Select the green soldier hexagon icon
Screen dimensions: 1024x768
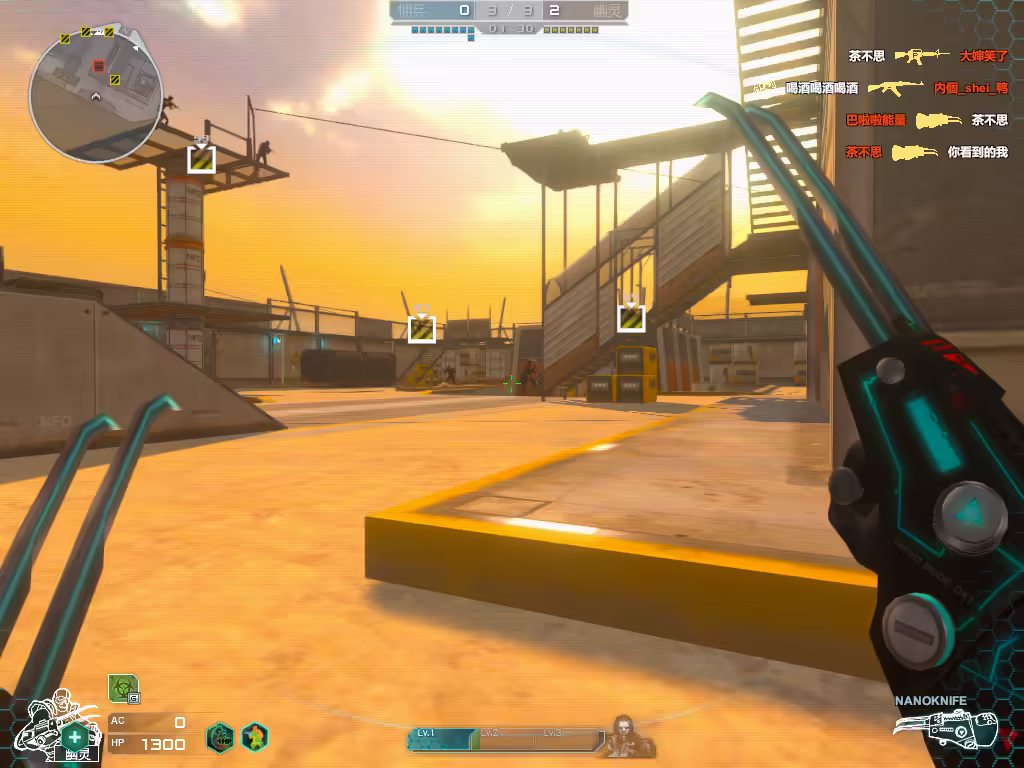coord(255,738)
